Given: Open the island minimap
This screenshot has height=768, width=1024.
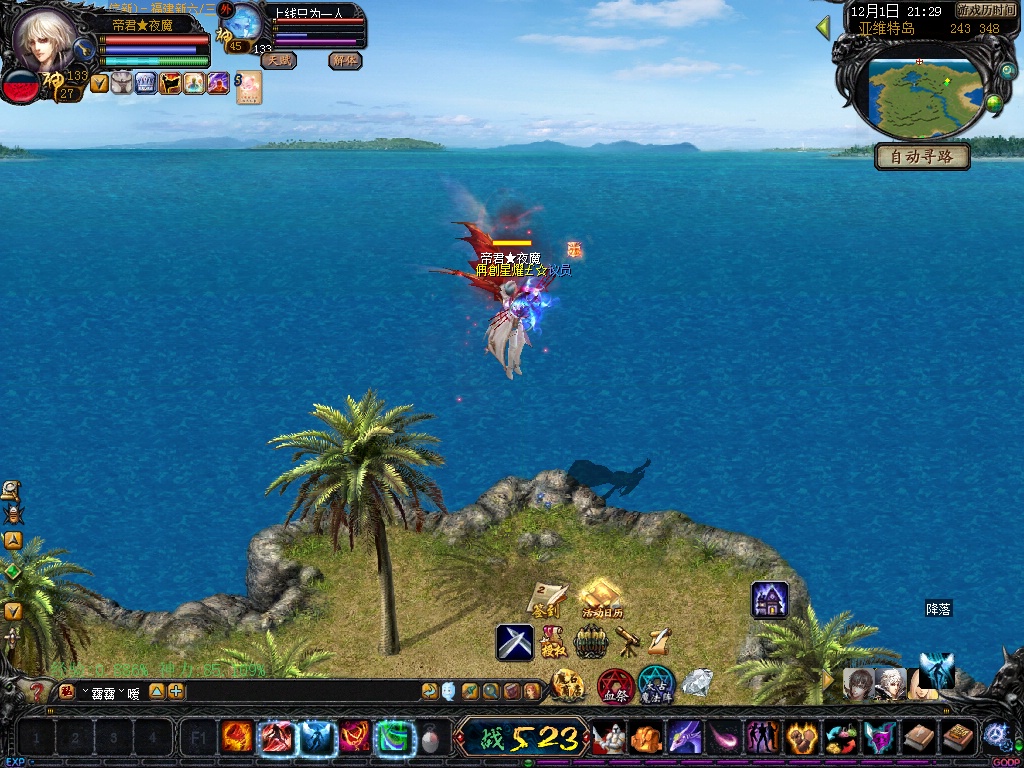Looking at the screenshot, I should 923,97.
